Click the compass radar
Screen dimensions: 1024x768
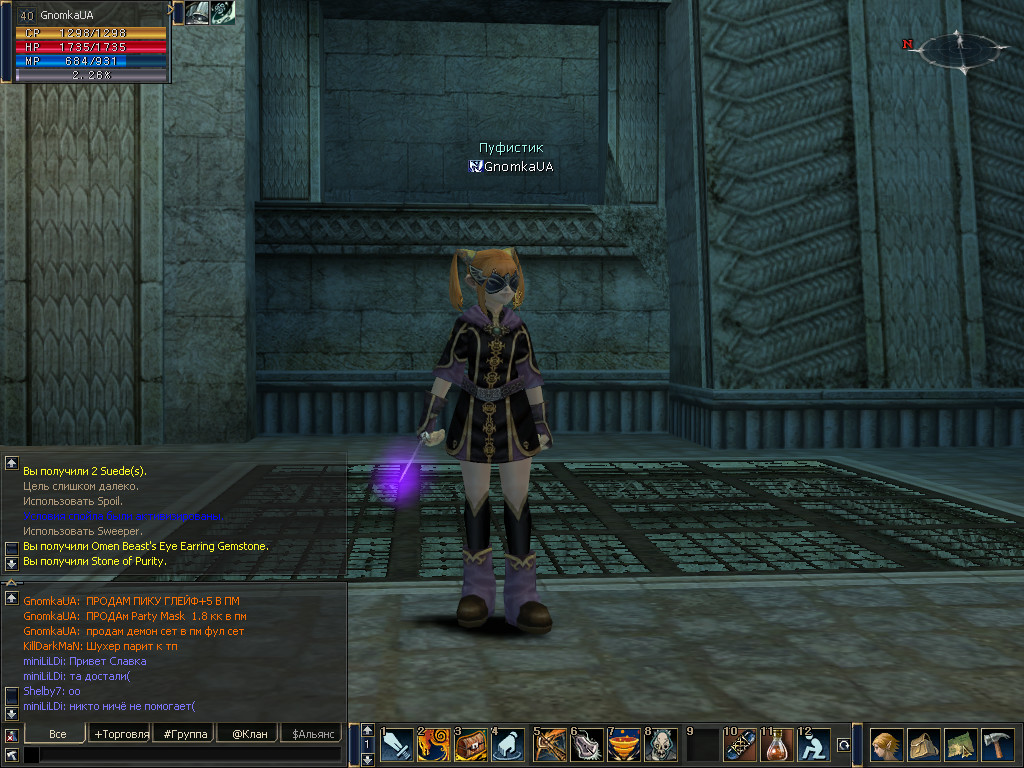(x=958, y=49)
